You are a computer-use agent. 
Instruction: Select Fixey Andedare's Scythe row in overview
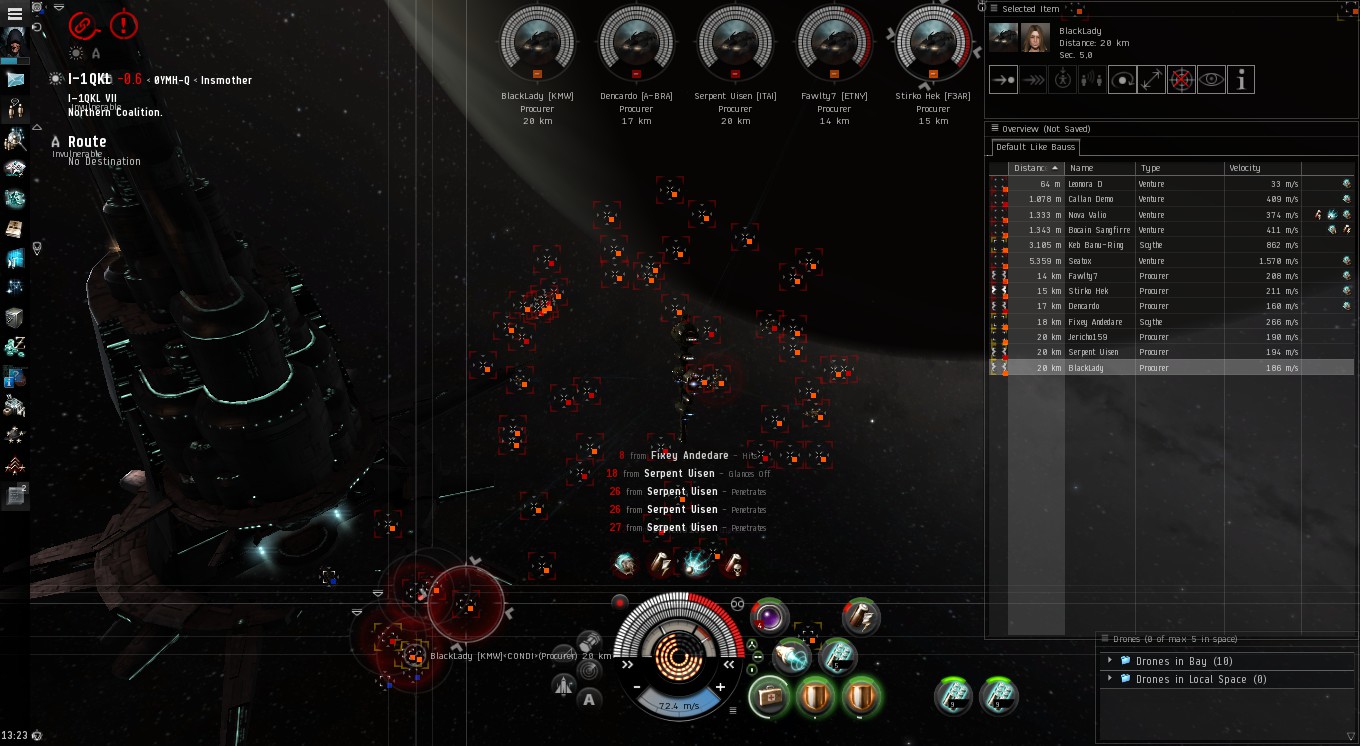1094,322
